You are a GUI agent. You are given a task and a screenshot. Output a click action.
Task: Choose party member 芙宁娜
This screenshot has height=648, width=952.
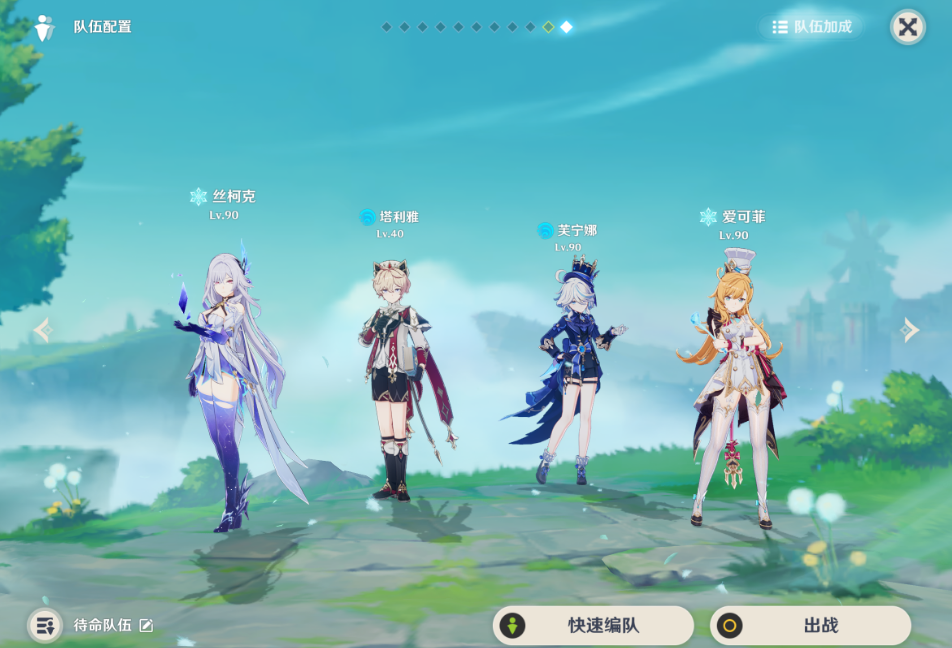(568, 370)
